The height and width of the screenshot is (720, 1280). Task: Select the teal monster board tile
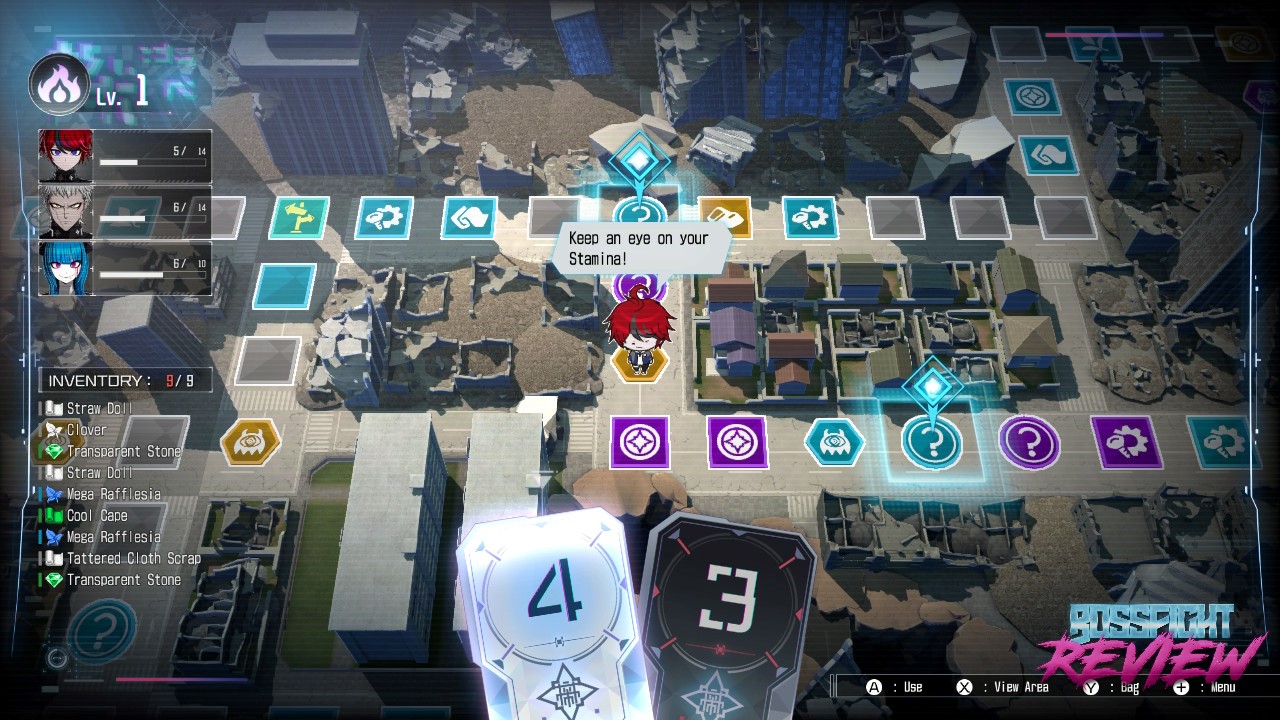pos(834,442)
